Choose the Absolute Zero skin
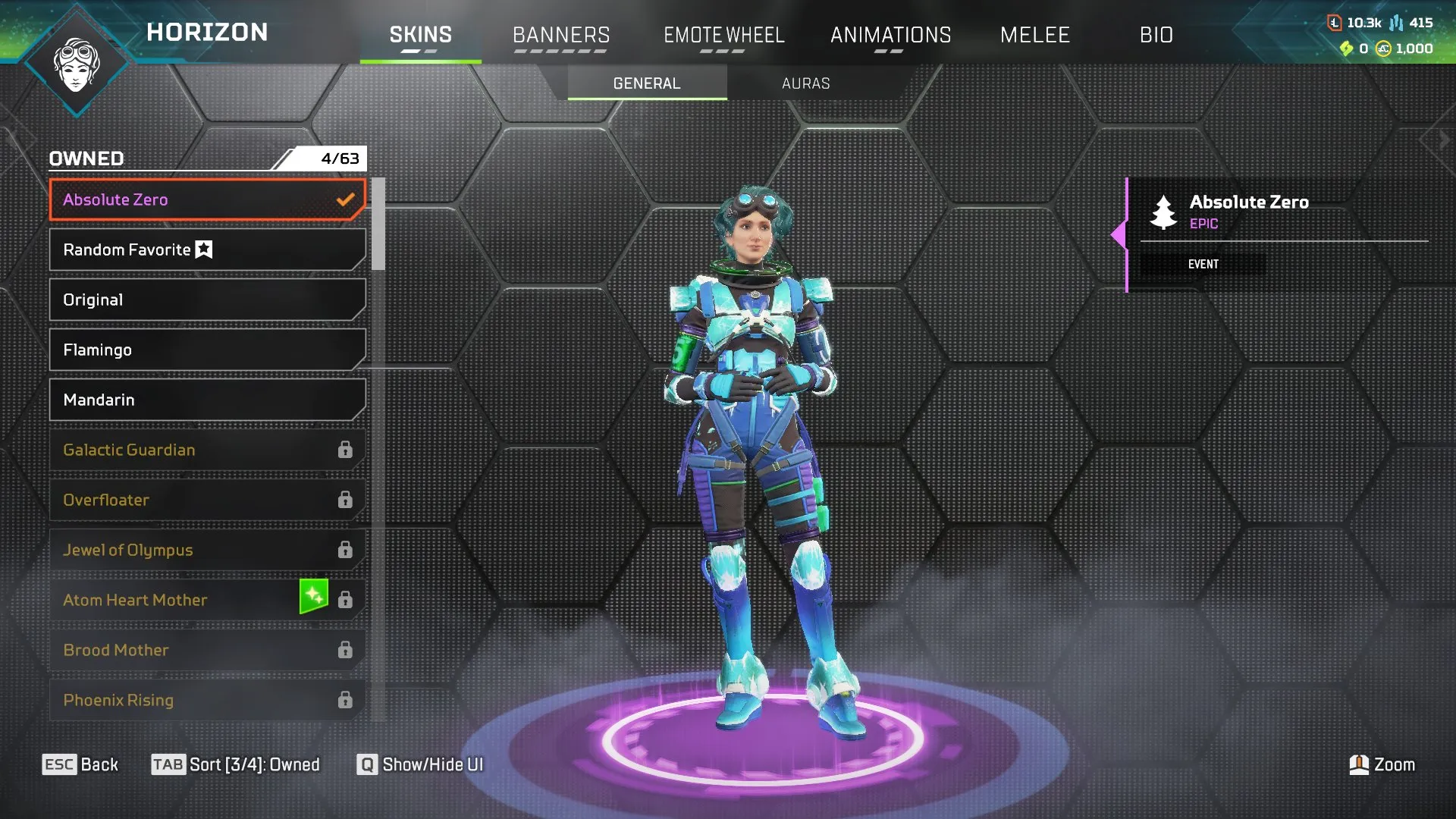 coord(206,199)
